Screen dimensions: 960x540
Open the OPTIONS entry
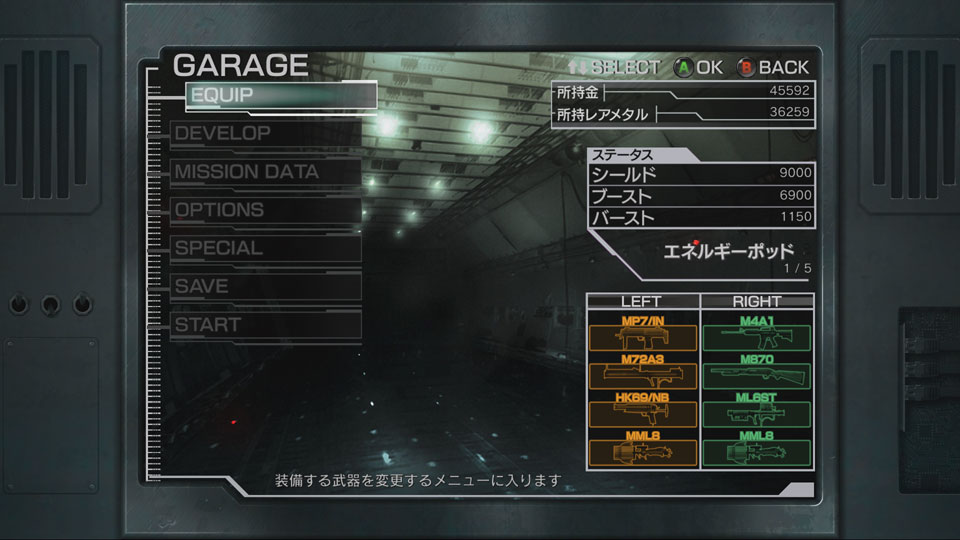[265, 210]
